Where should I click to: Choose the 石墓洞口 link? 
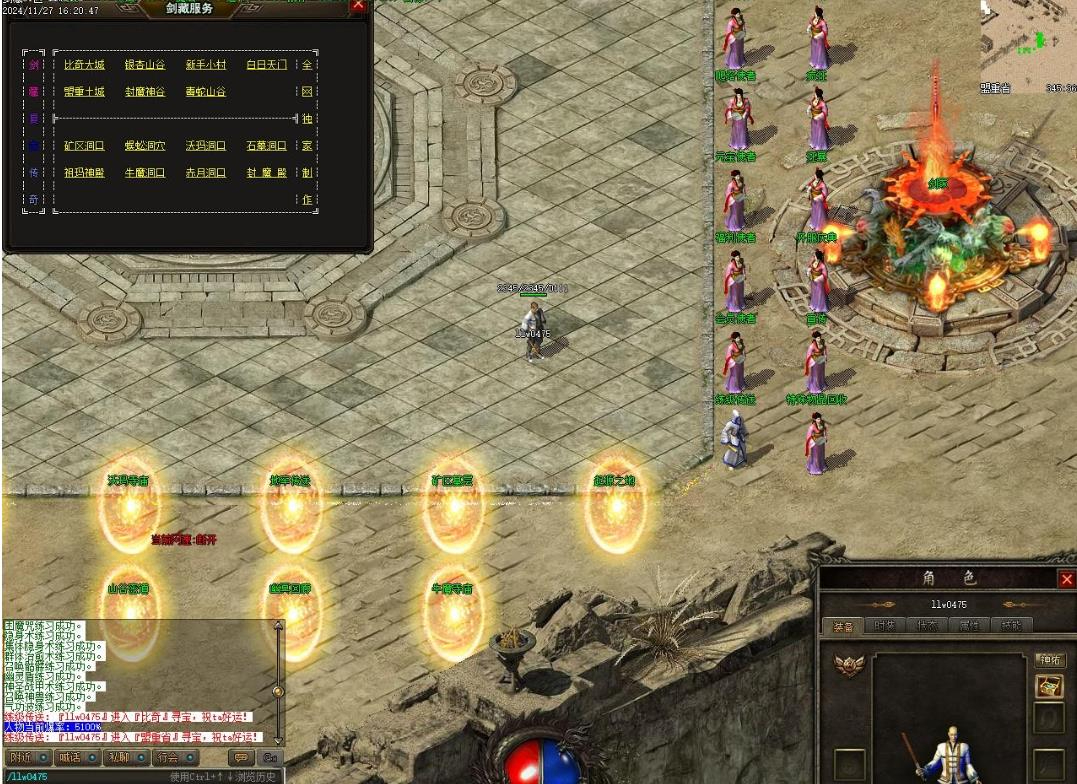[x=266, y=146]
